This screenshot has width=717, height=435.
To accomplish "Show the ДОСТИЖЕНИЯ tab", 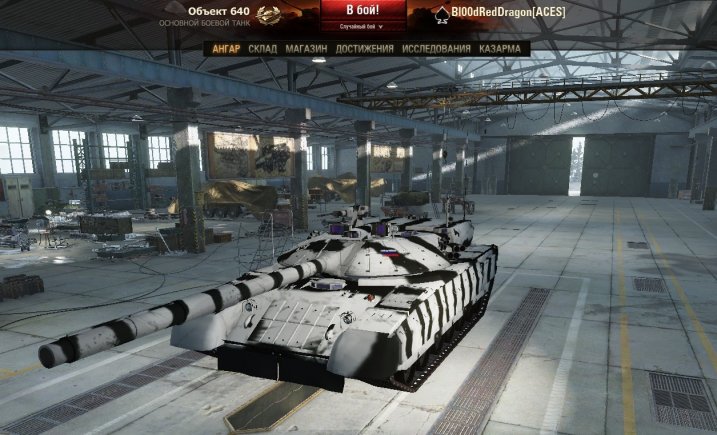I will [x=364, y=48].
